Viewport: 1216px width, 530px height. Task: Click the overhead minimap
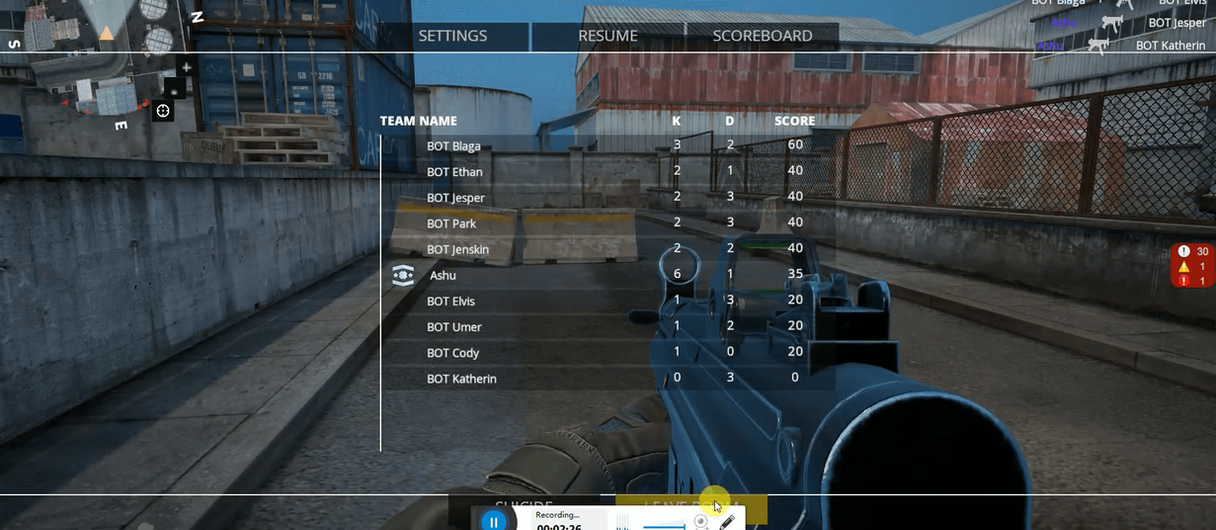[90, 70]
